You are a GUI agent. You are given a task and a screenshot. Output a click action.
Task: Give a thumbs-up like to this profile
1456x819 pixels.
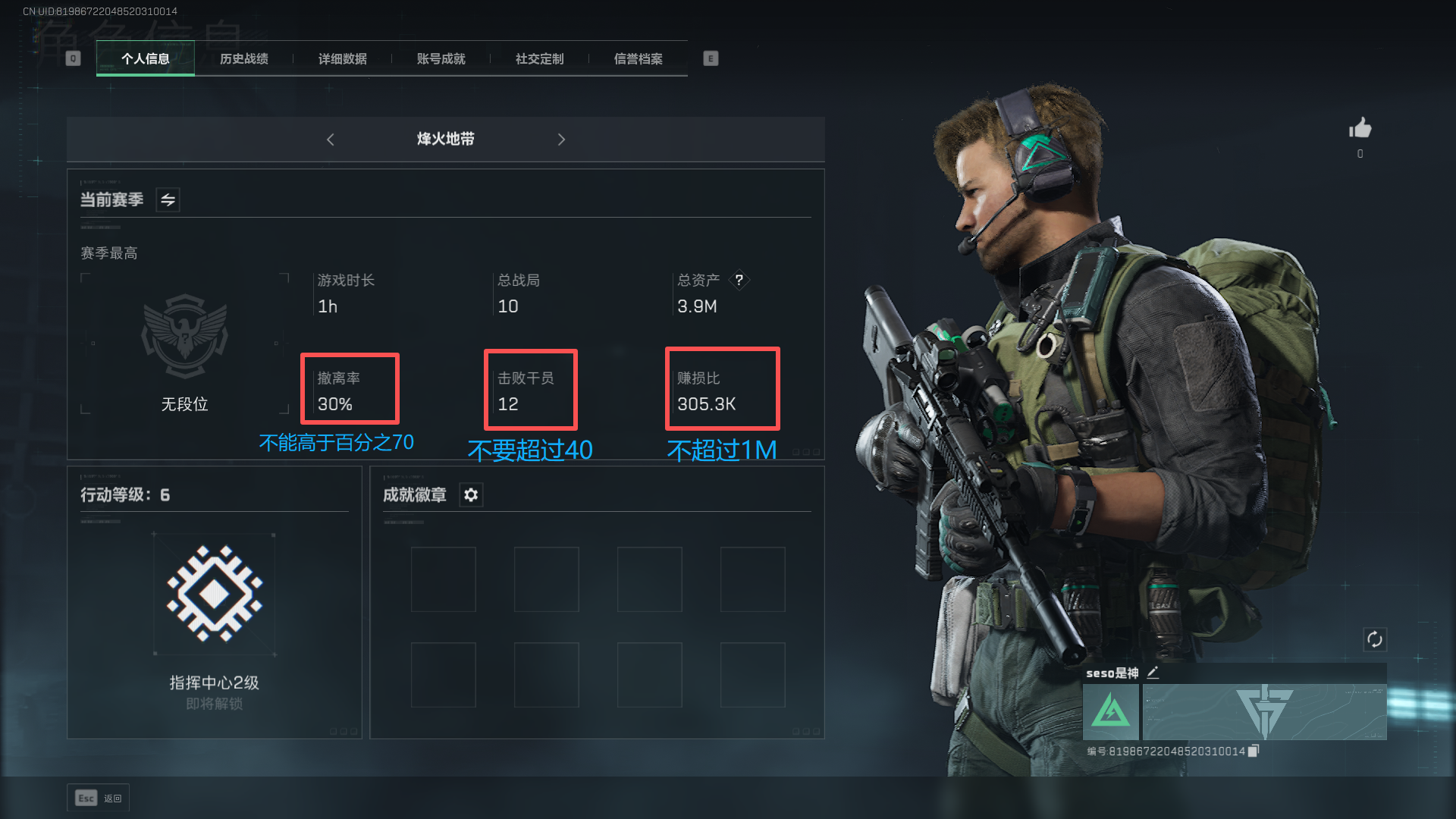1360,128
